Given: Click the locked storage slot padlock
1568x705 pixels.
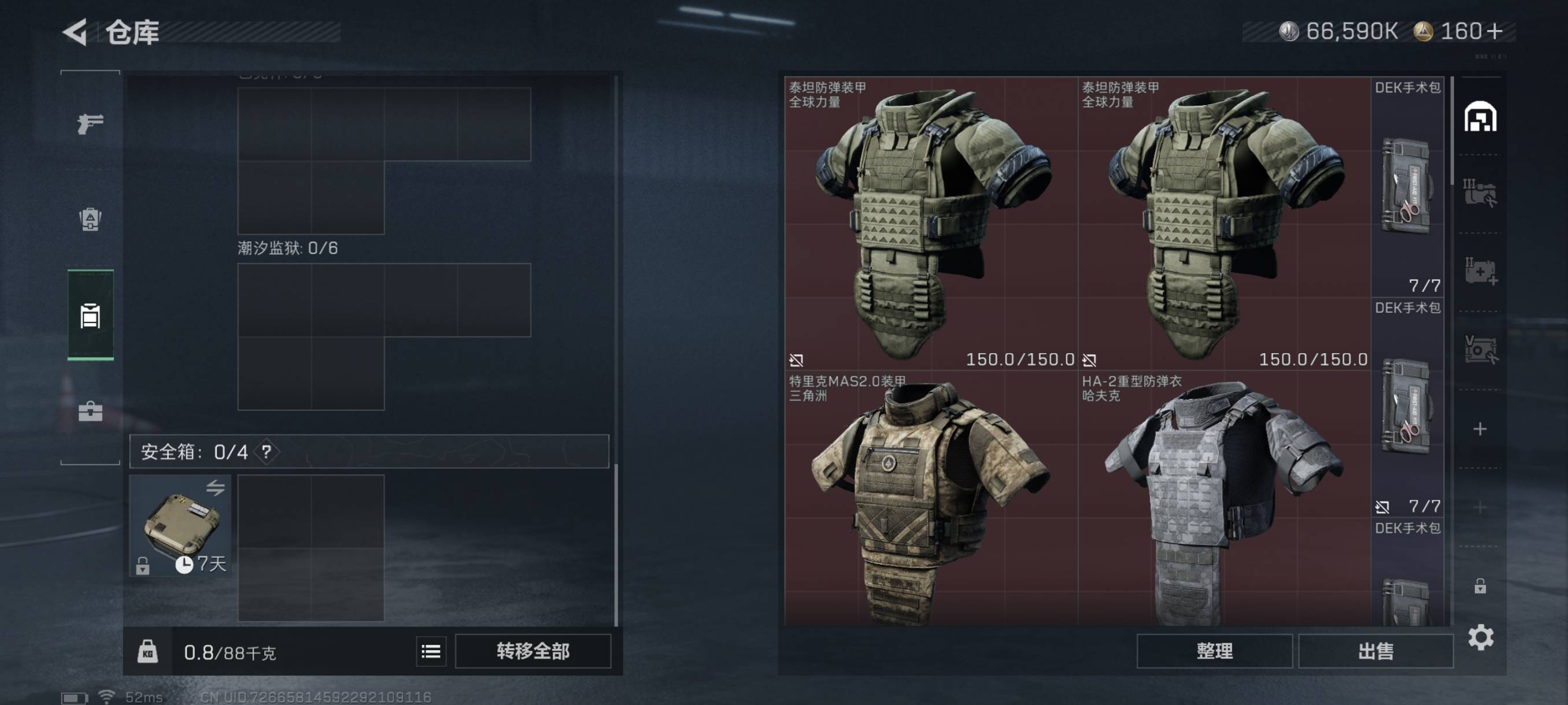Looking at the screenshot, I should point(1480,587).
